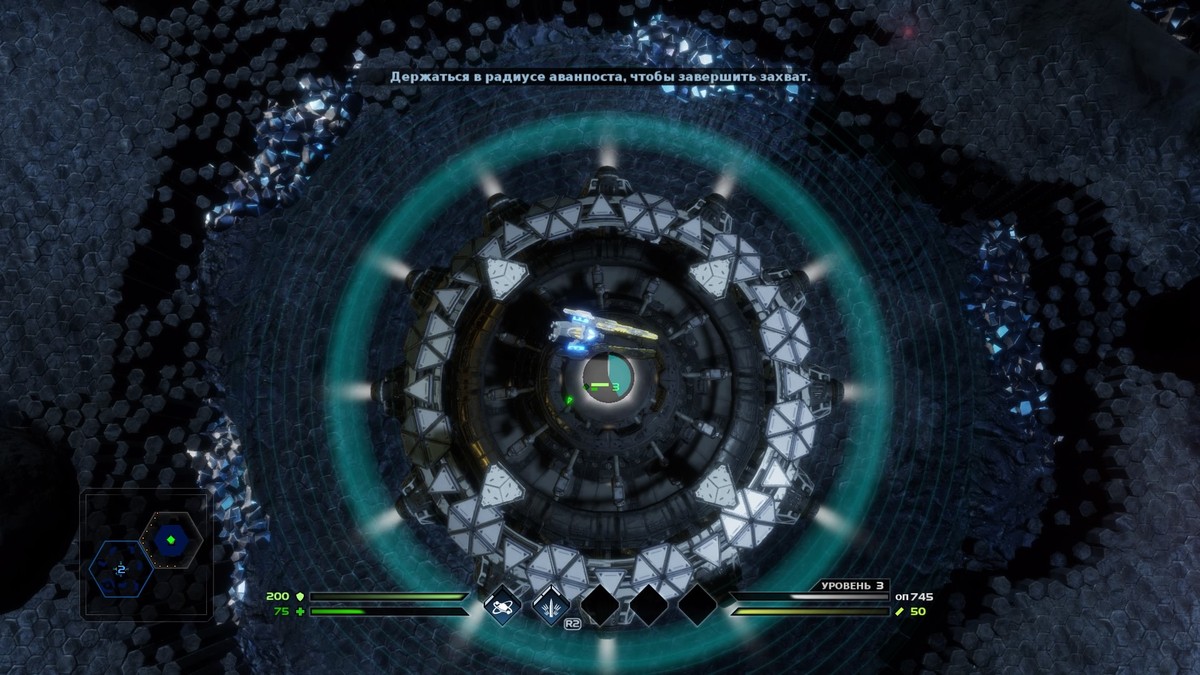The image size is (1200, 675).
Task: Open the hexagonal minimap
Action: pyautogui.click(x=146, y=554)
